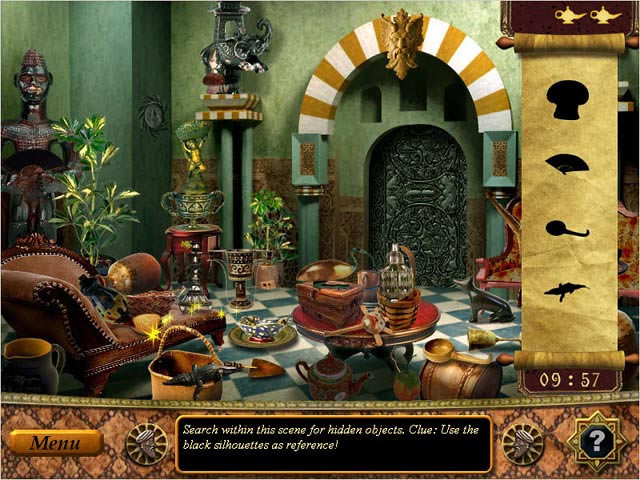This screenshot has height=480, width=640.
Task: Choose the hand fan silhouette
Action: 566,165
